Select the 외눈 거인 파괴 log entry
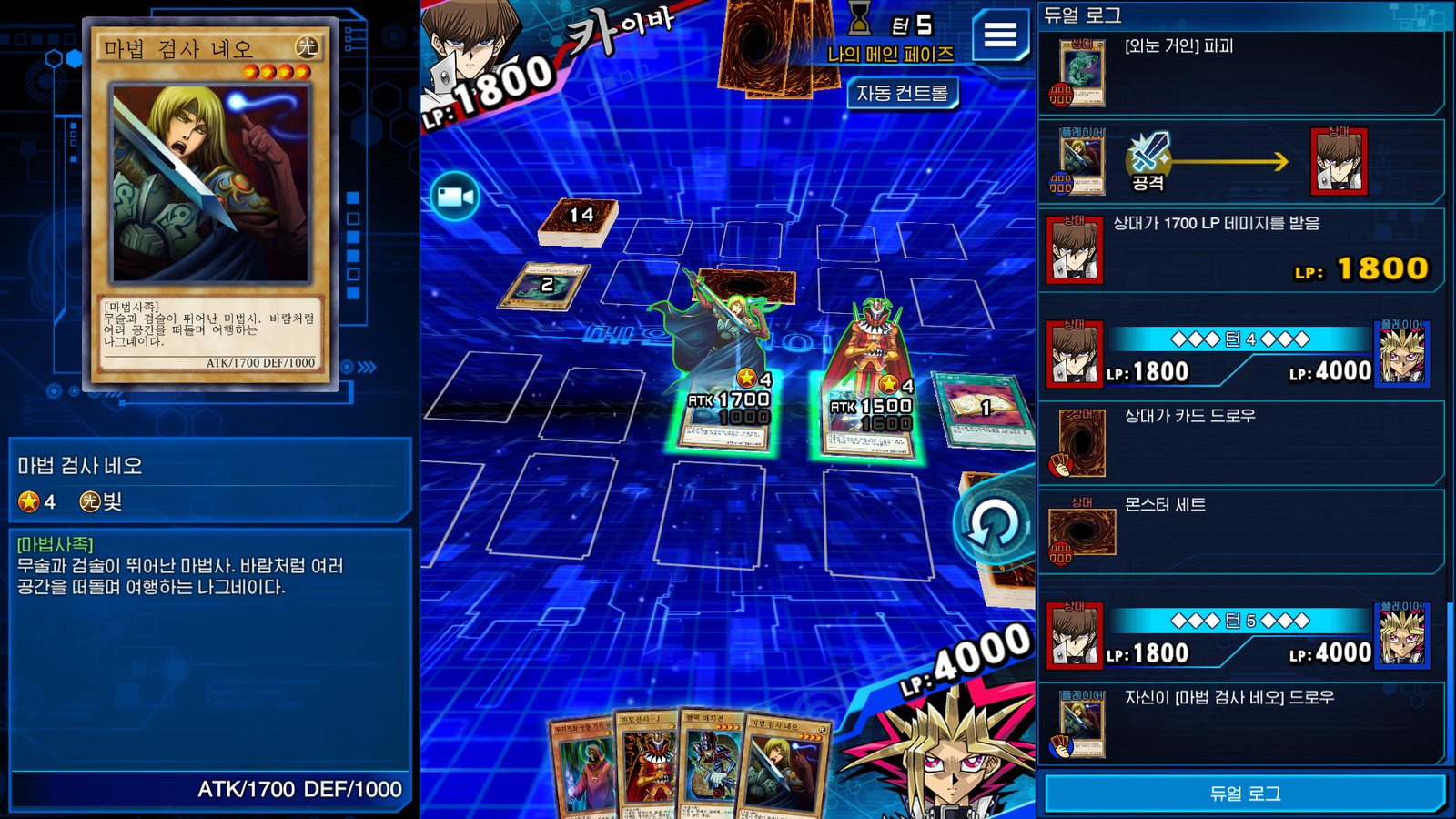The image size is (1456, 819). coord(1241,75)
